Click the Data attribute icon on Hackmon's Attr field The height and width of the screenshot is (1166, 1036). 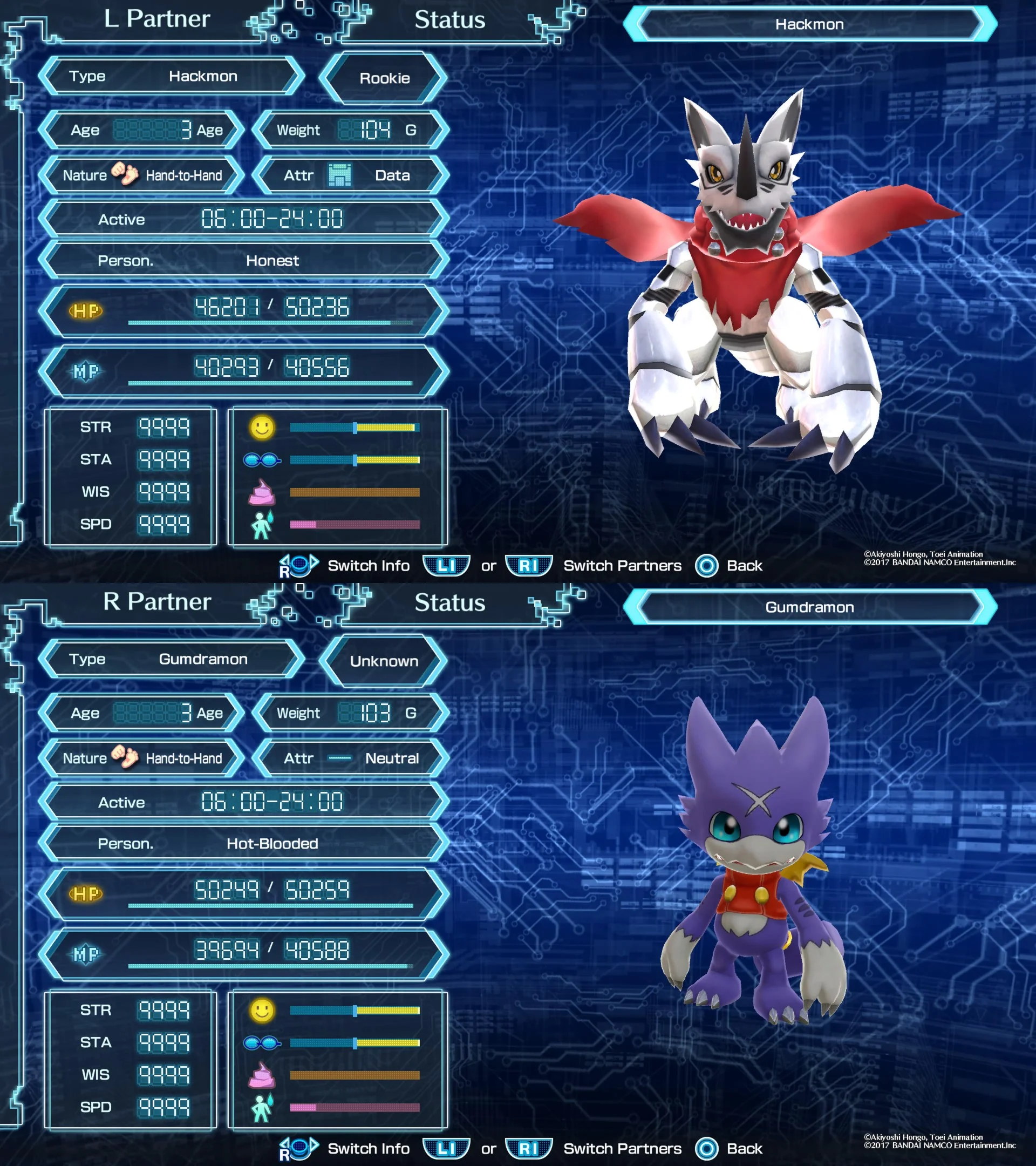(x=339, y=177)
